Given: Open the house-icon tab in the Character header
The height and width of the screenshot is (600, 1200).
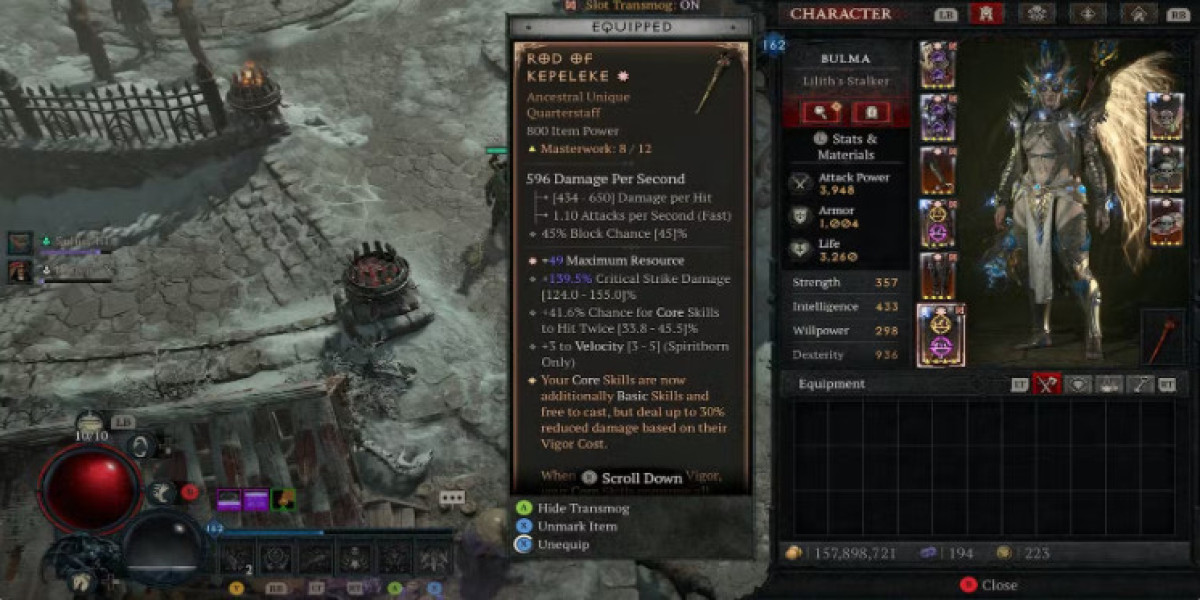Looking at the screenshot, I should click(x=1139, y=14).
